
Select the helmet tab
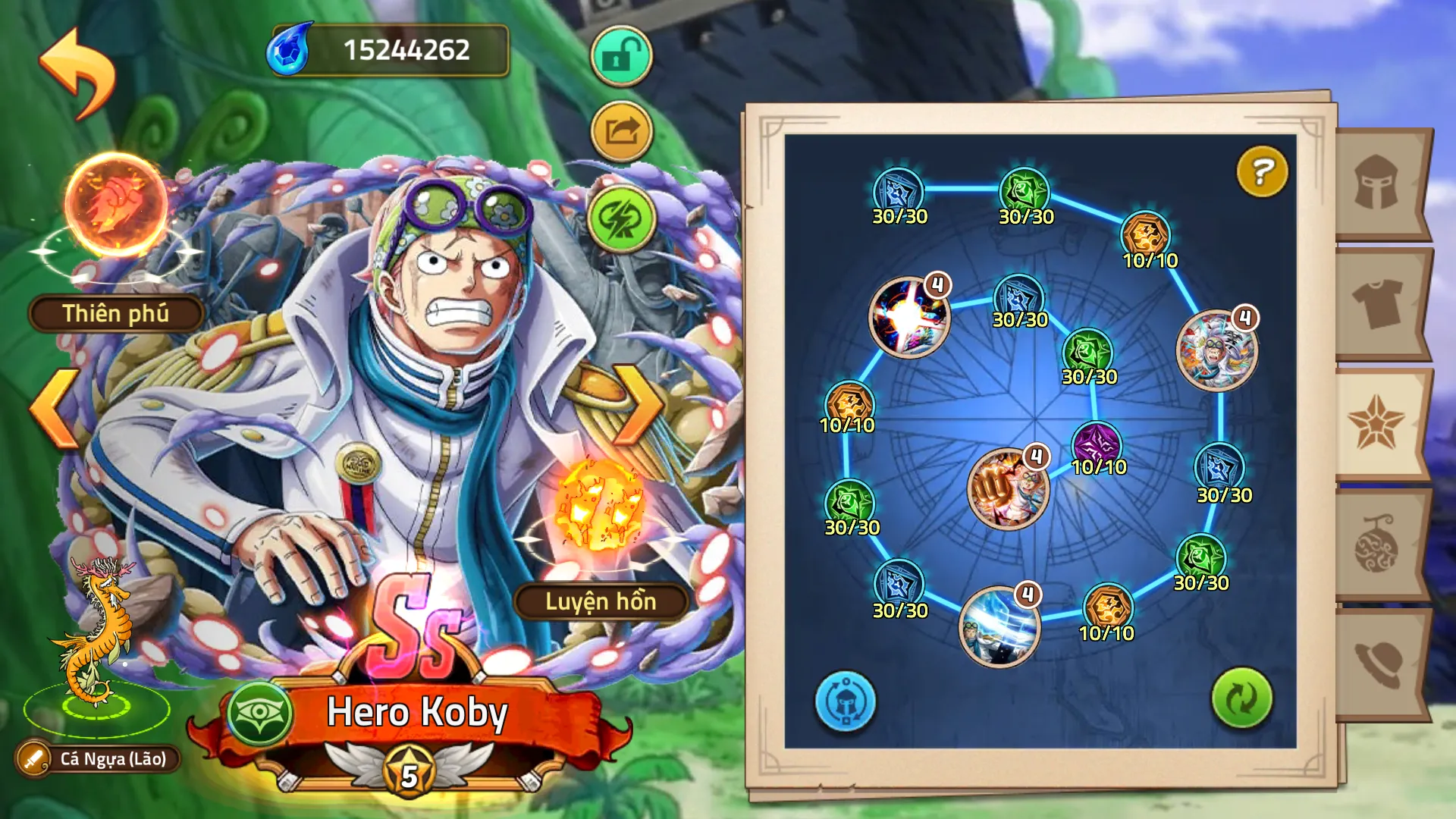(1377, 184)
